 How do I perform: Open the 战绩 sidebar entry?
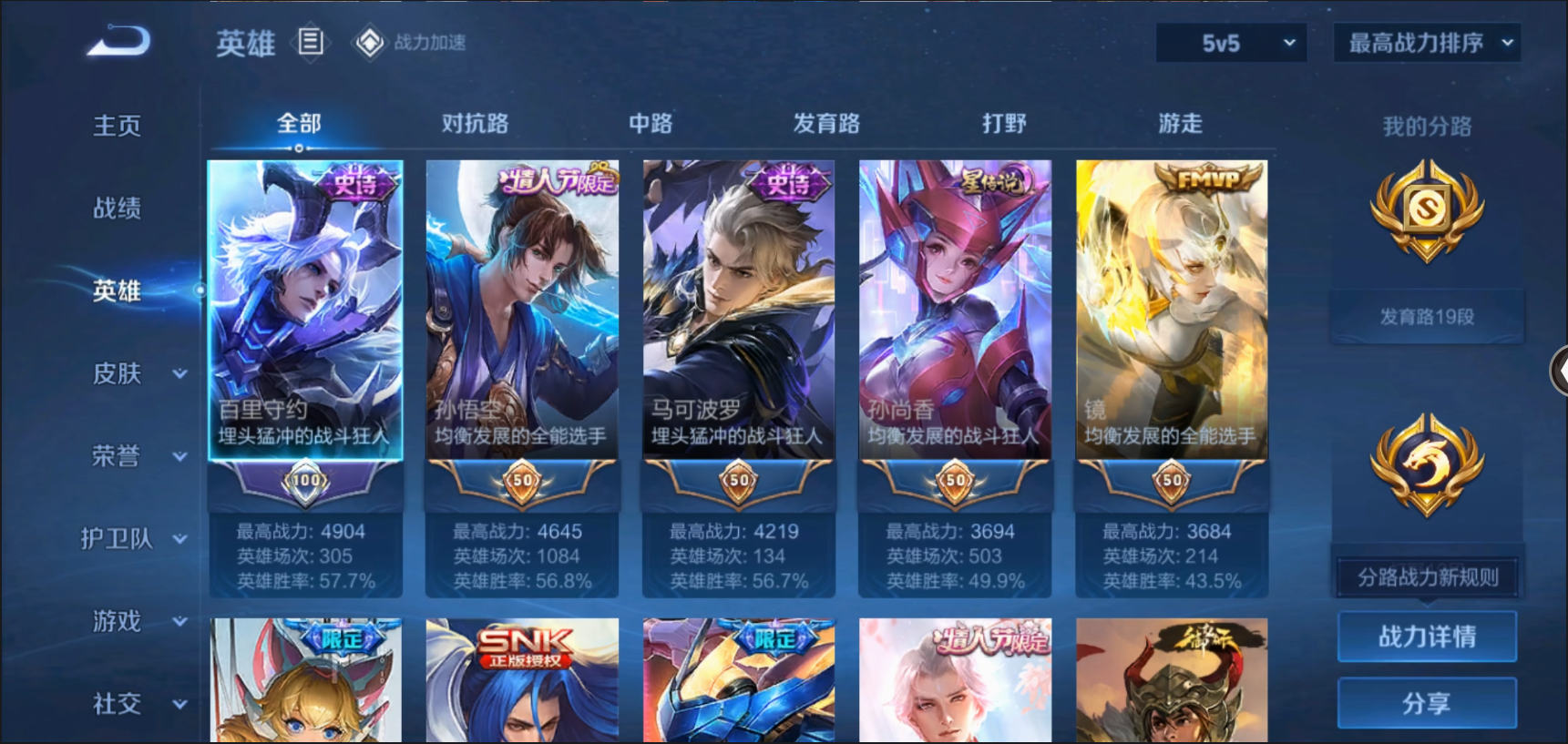pyautogui.click(x=118, y=209)
